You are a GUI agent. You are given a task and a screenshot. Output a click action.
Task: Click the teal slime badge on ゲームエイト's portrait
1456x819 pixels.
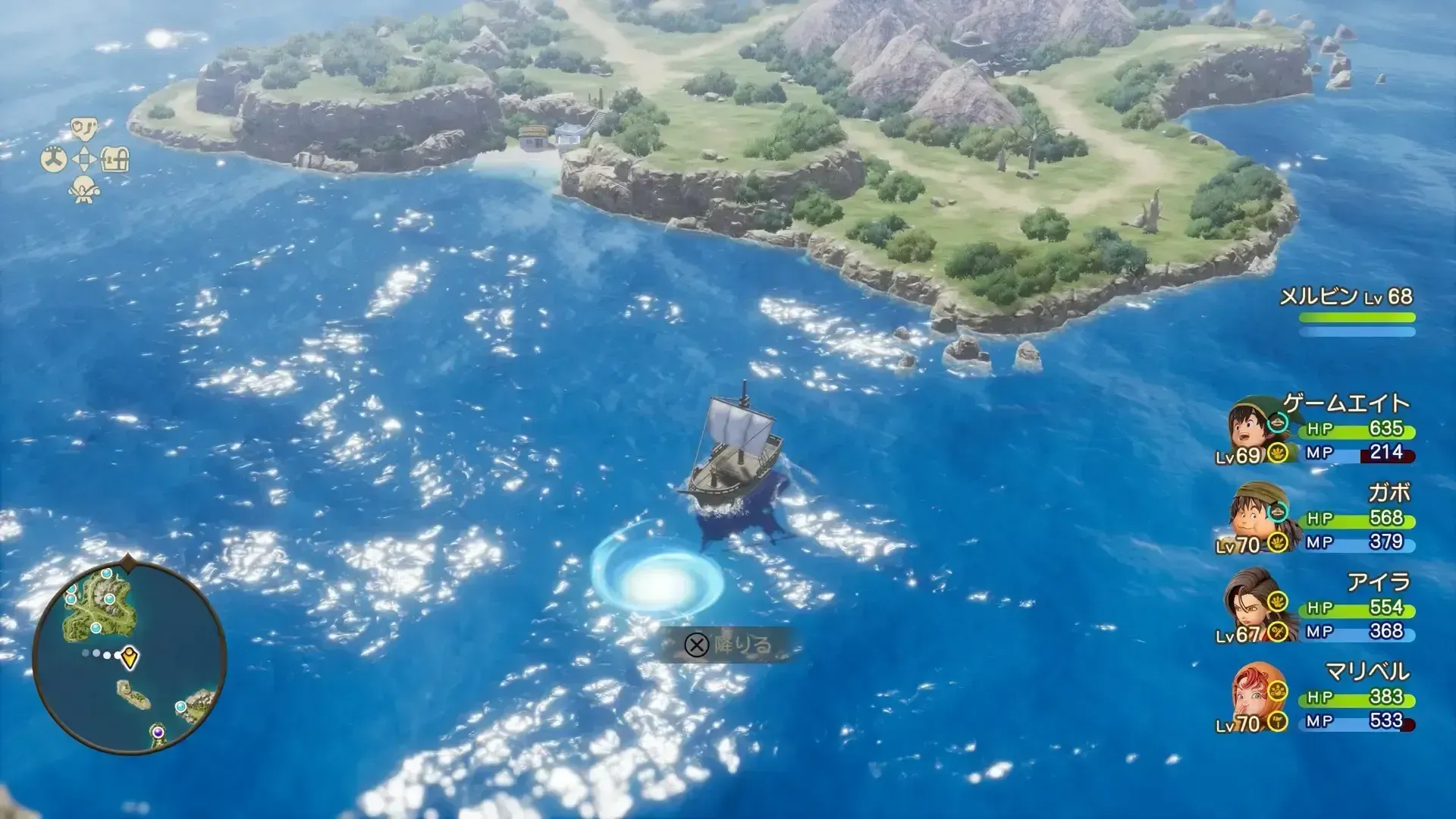click(1279, 422)
